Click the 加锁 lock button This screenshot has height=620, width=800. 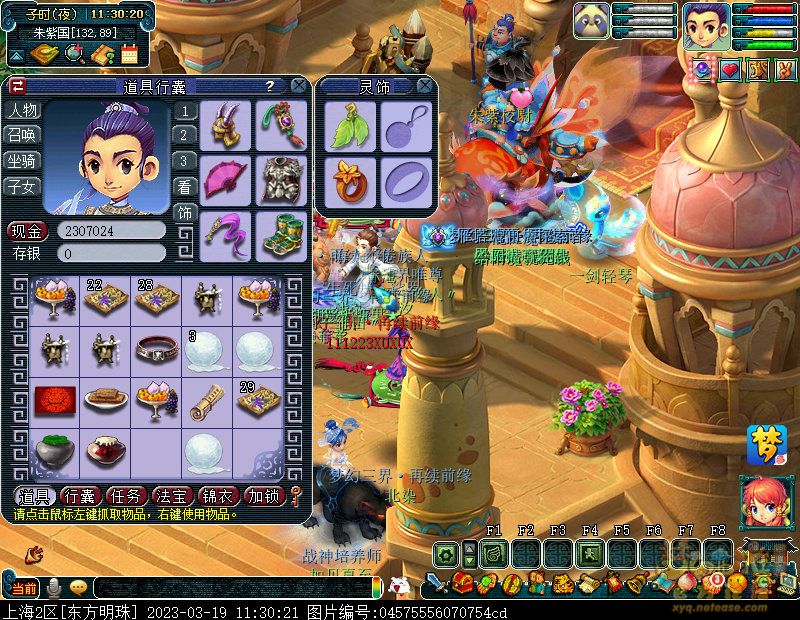pyautogui.click(x=262, y=496)
